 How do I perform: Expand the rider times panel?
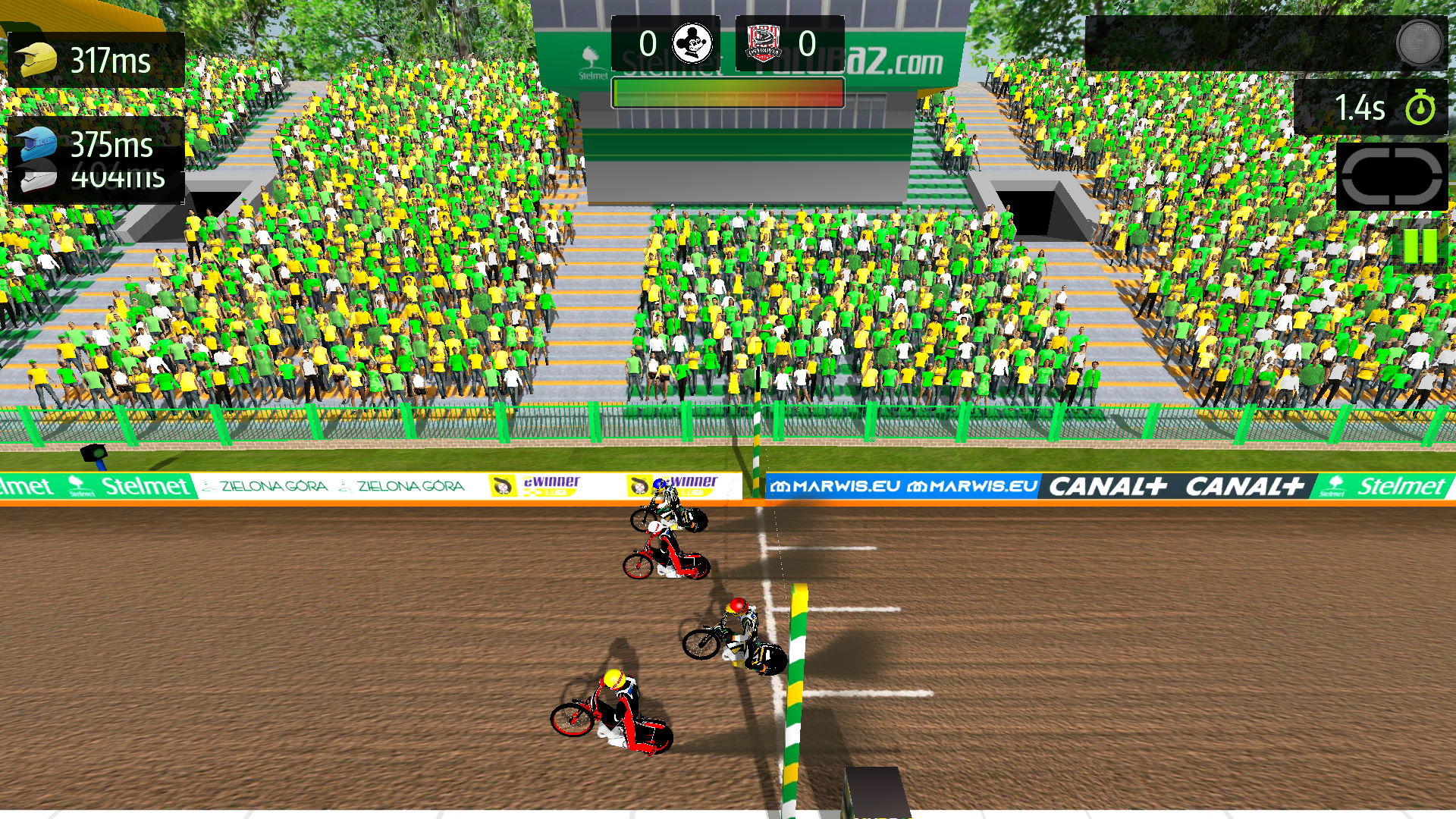click(95, 118)
